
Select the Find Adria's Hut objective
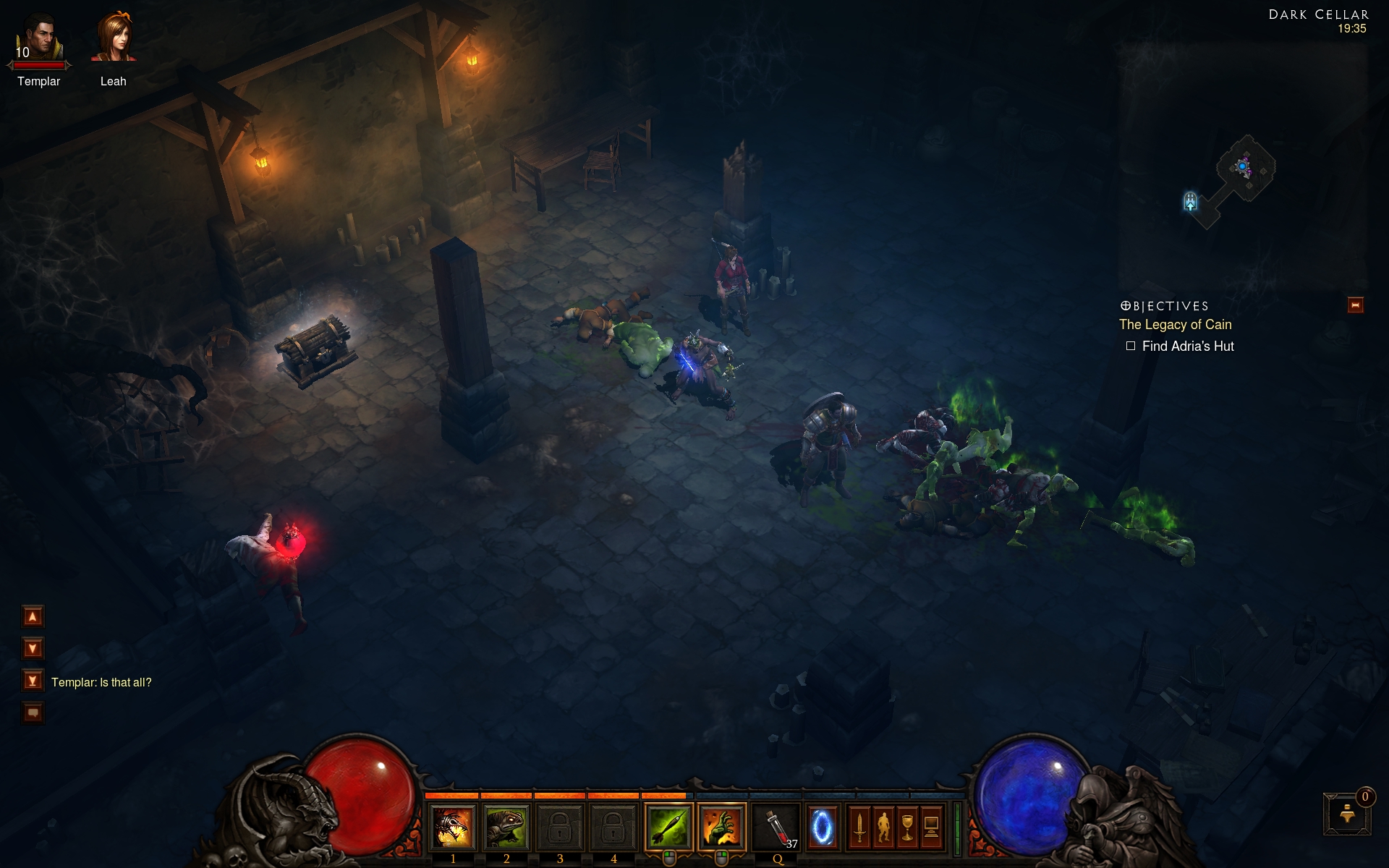1187,346
